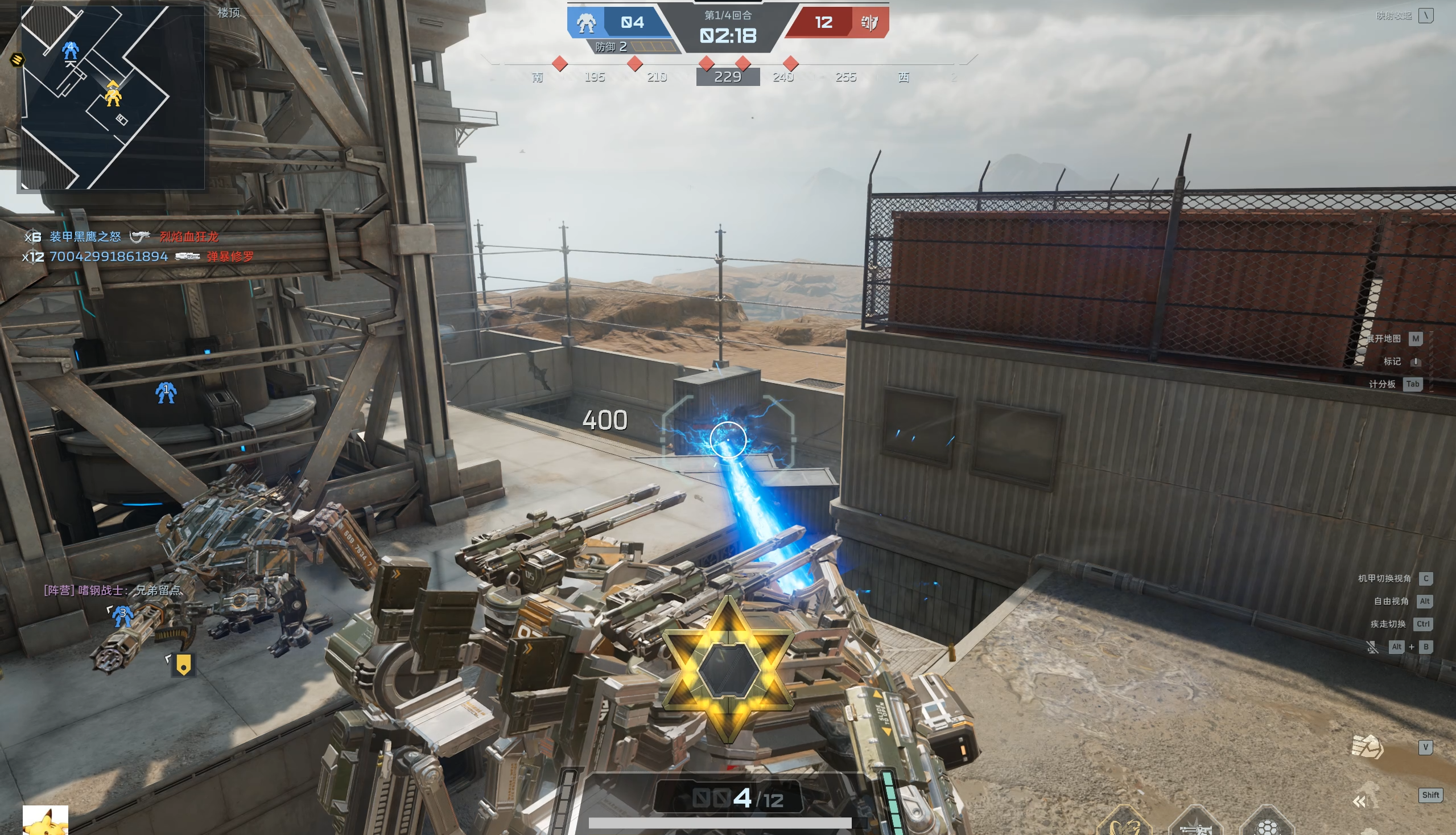The image size is (1456, 835).
Task: Trigger the gold-outlined claw ability hexagon
Action: tap(1124, 825)
